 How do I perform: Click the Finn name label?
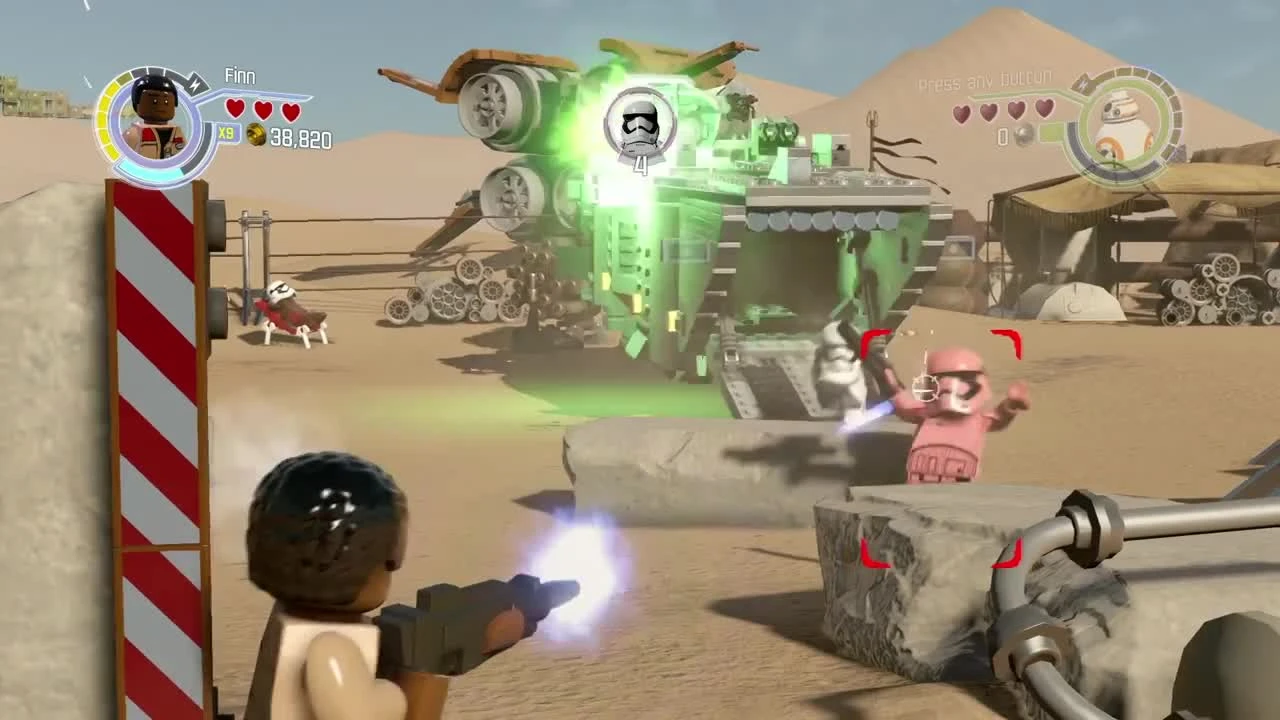(239, 76)
